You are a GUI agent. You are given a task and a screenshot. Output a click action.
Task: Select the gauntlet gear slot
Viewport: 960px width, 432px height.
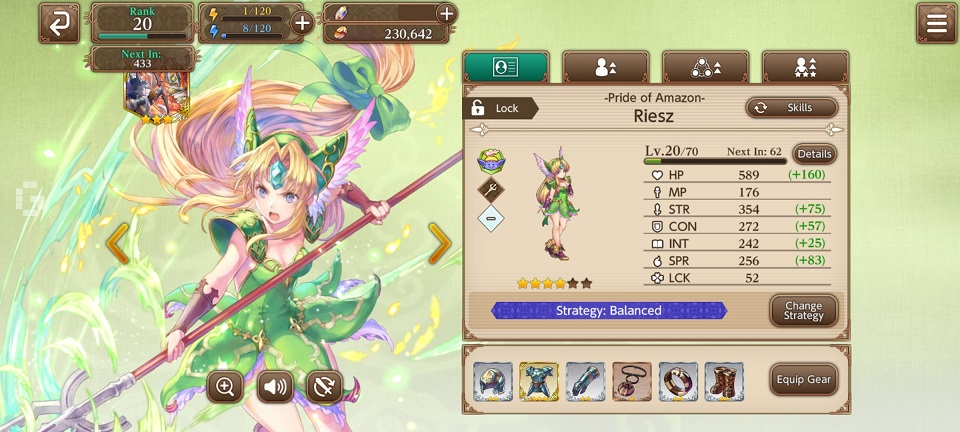(585, 381)
